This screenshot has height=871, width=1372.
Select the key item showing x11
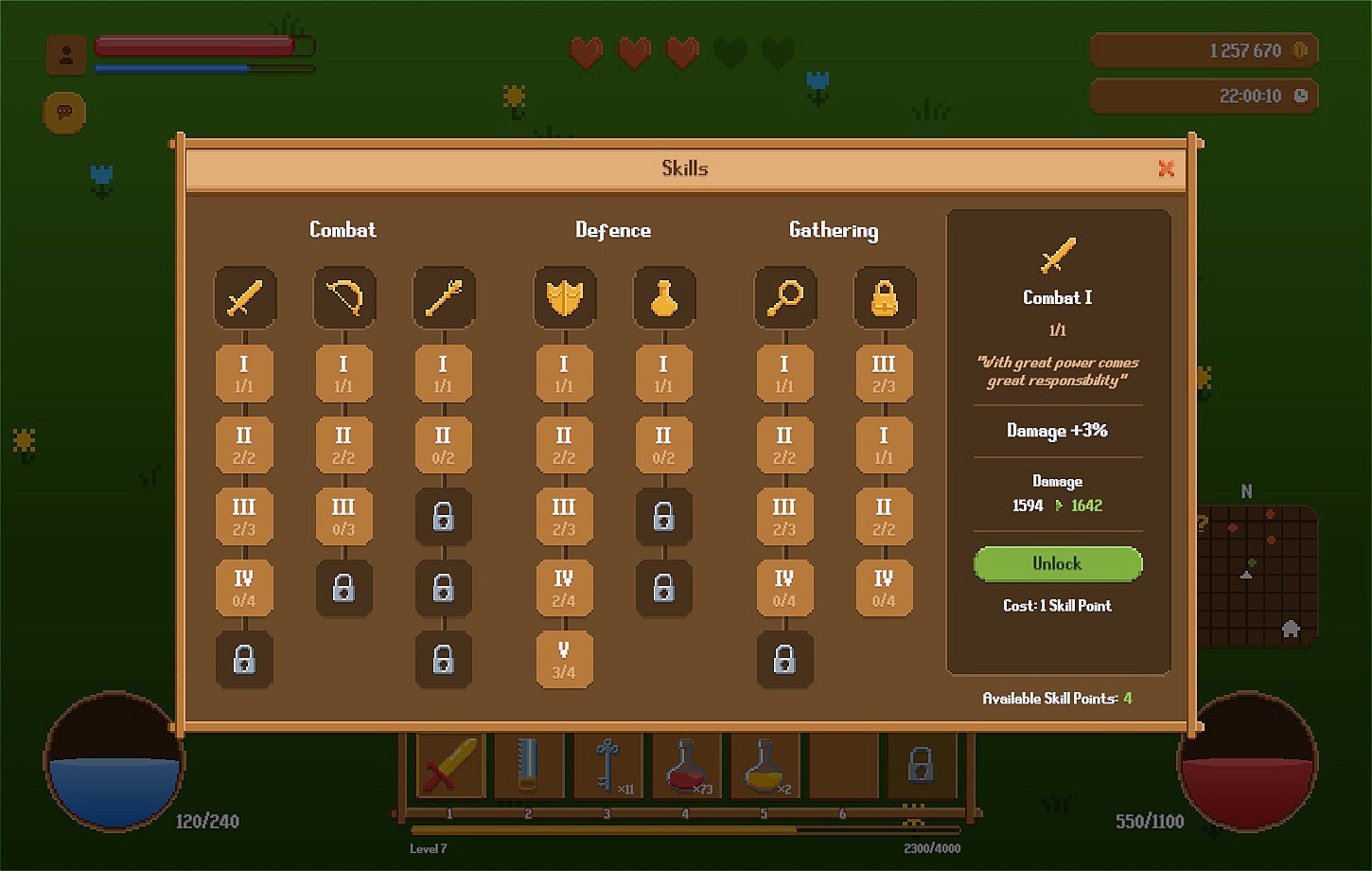pos(608,765)
